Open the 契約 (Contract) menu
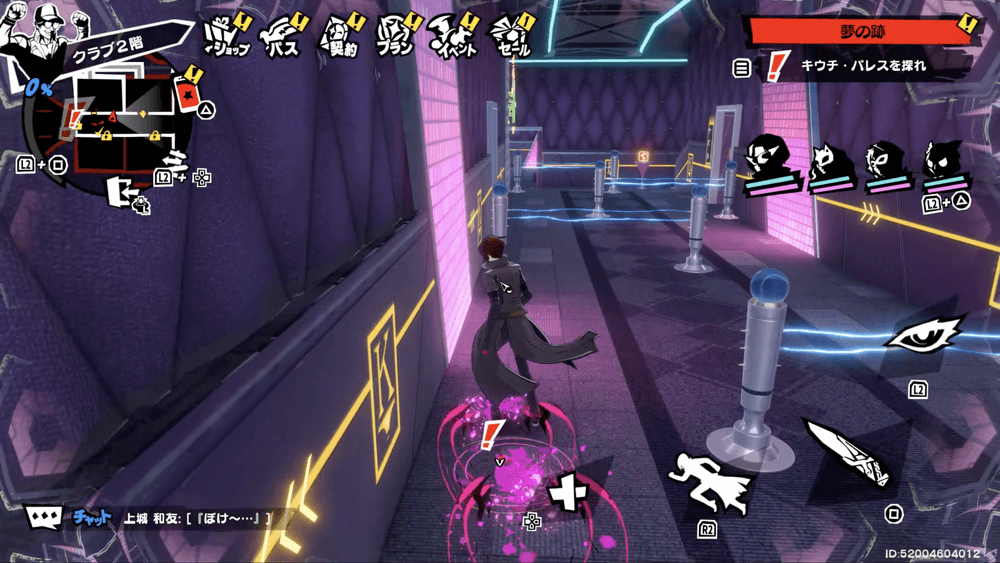1000x563 pixels. [340, 38]
